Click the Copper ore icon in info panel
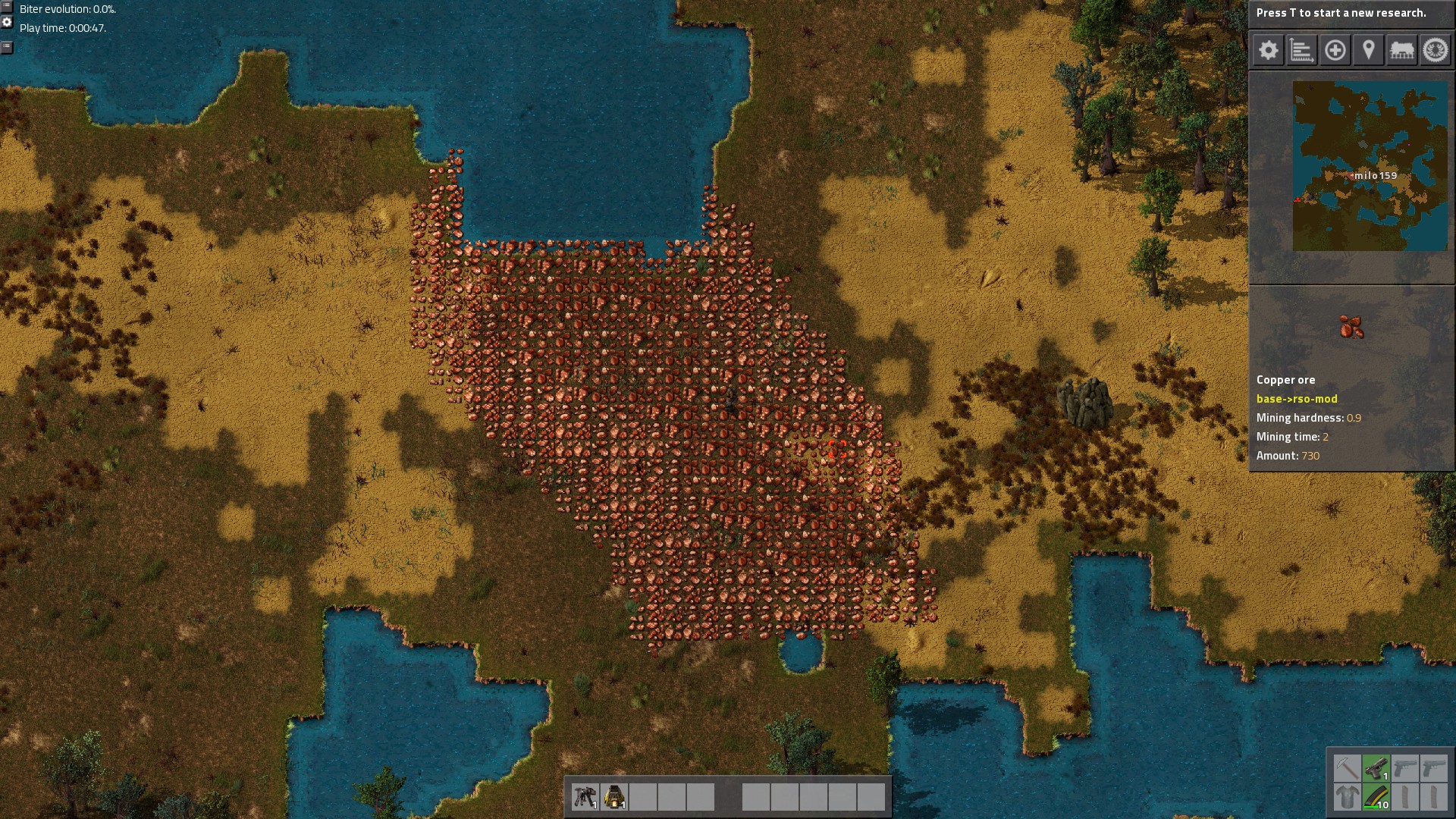This screenshot has height=819, width=1456. [1351, 327]
